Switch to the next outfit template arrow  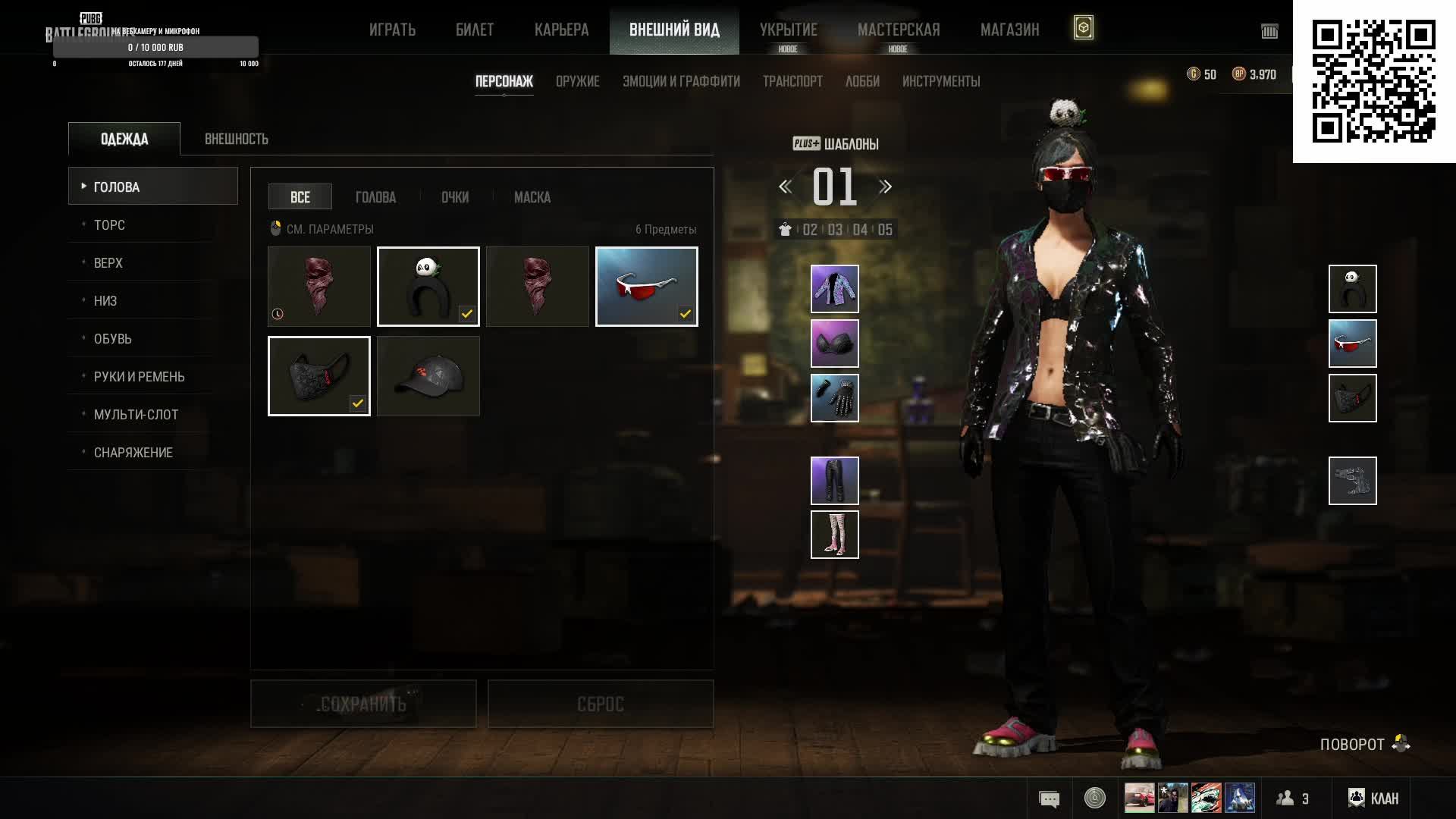click(885, 187)
